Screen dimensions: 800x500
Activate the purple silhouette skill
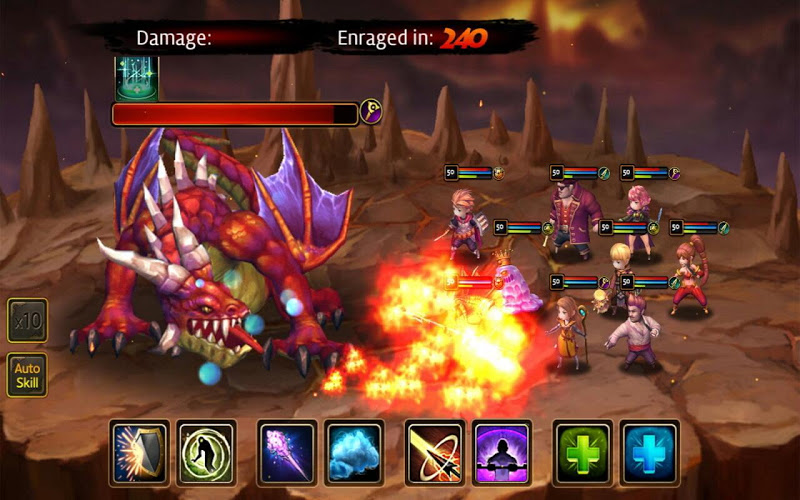[x=501, y=452]
